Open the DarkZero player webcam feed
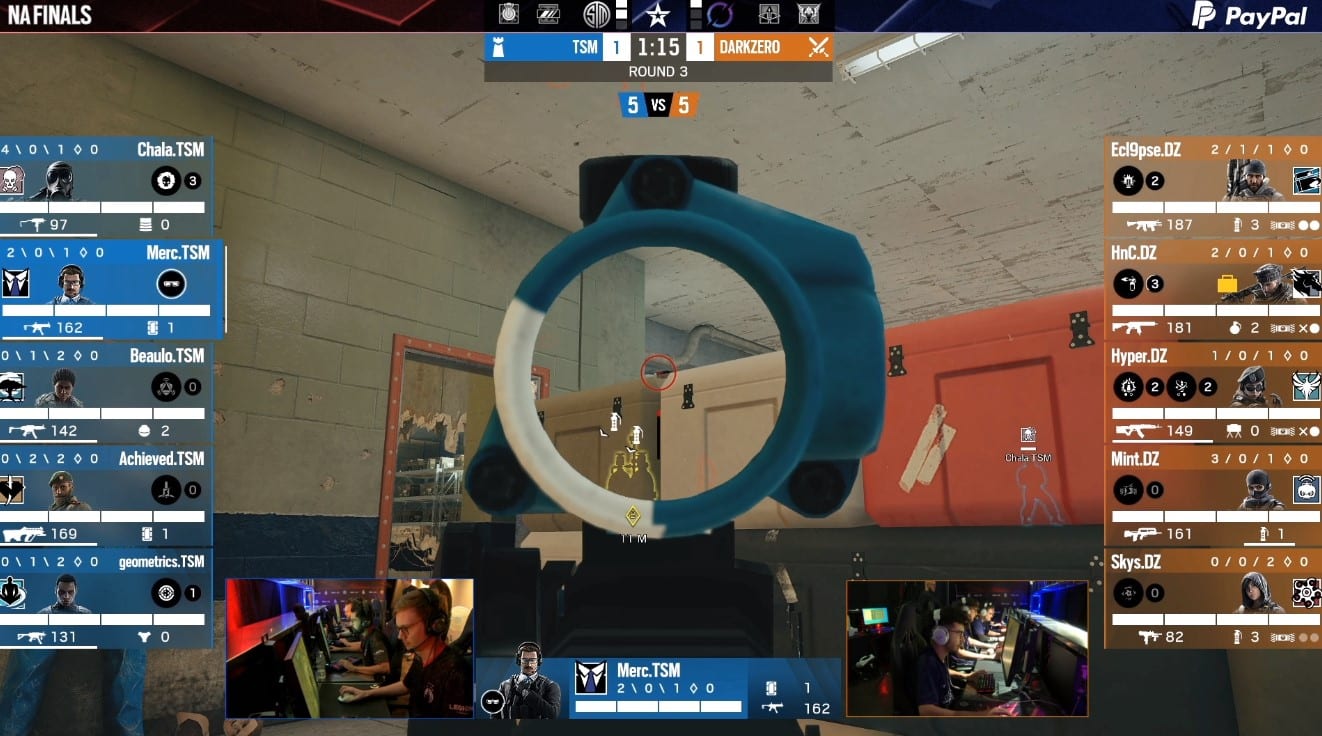This screenshot has height=736, width=1322. coord(967,647)
